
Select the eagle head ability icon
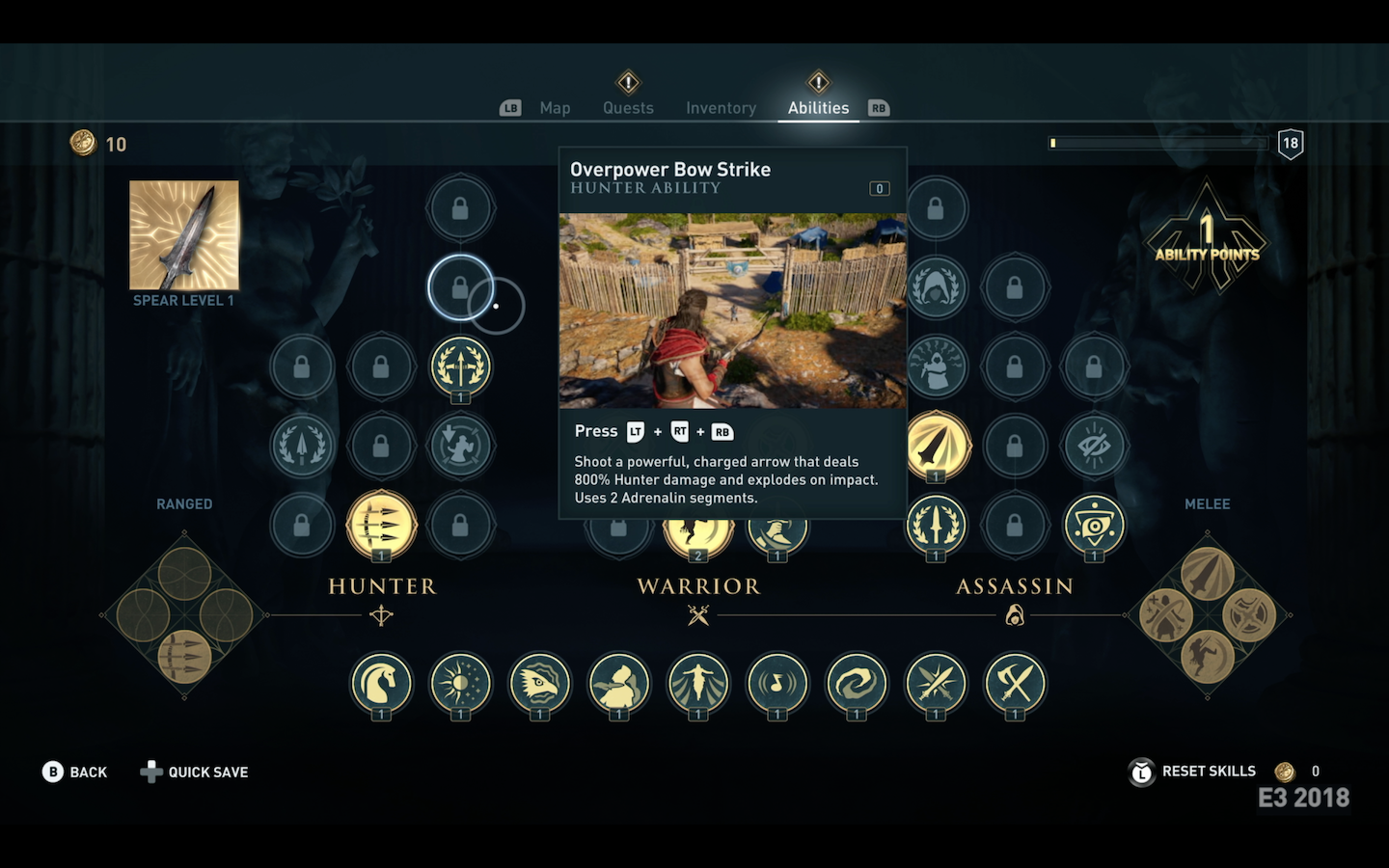[539, 683]
